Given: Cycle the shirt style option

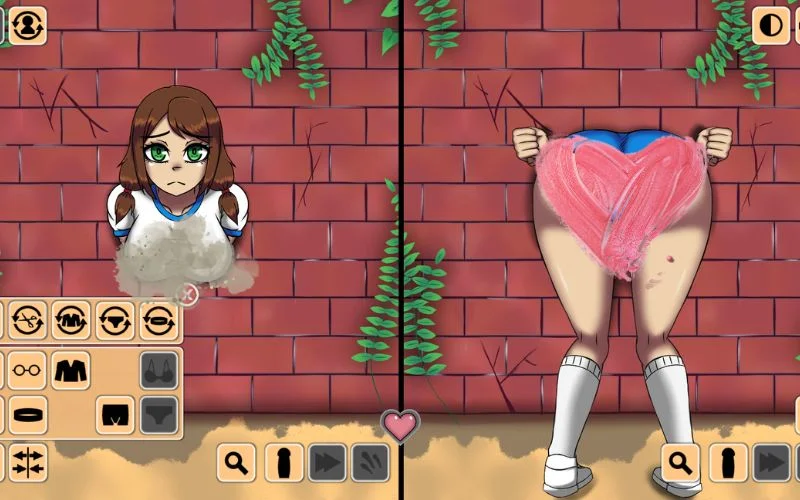Looking at the screenshot, I should click(x=72, y=321).
